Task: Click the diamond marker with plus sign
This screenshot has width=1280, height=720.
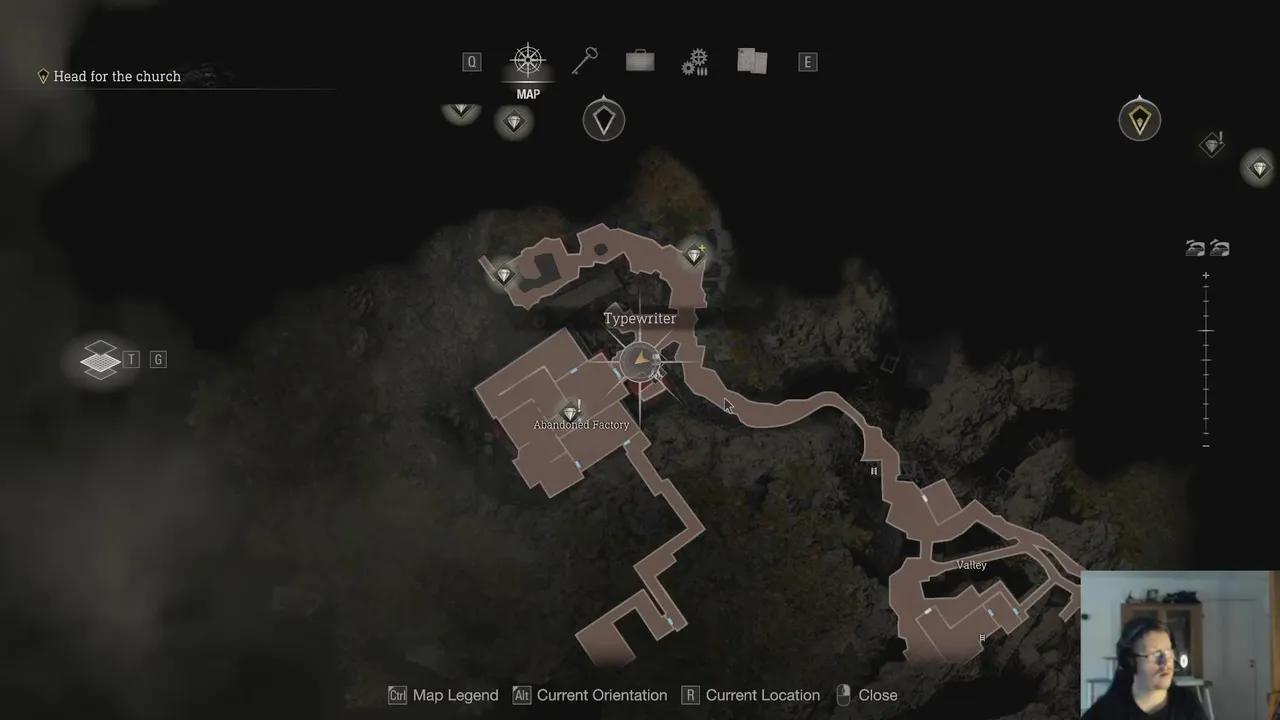Action: 694,255
